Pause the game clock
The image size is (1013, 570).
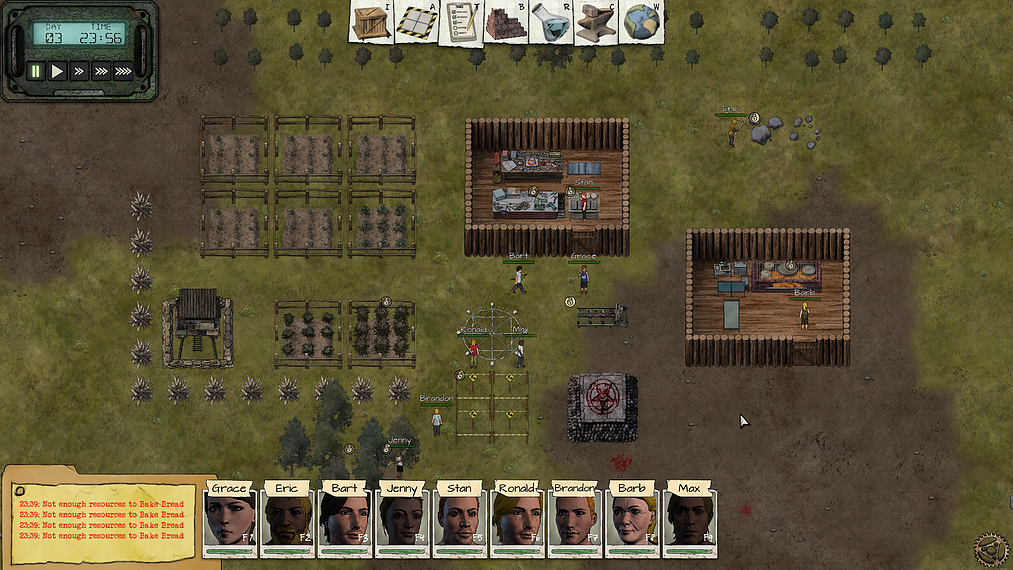coord(36,71)
